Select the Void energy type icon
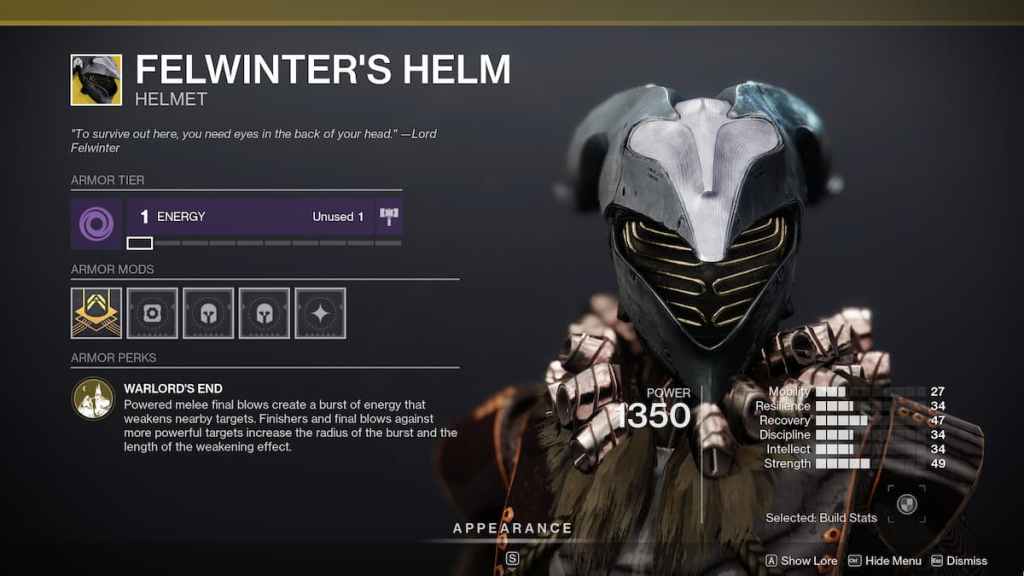 point(97,222)
